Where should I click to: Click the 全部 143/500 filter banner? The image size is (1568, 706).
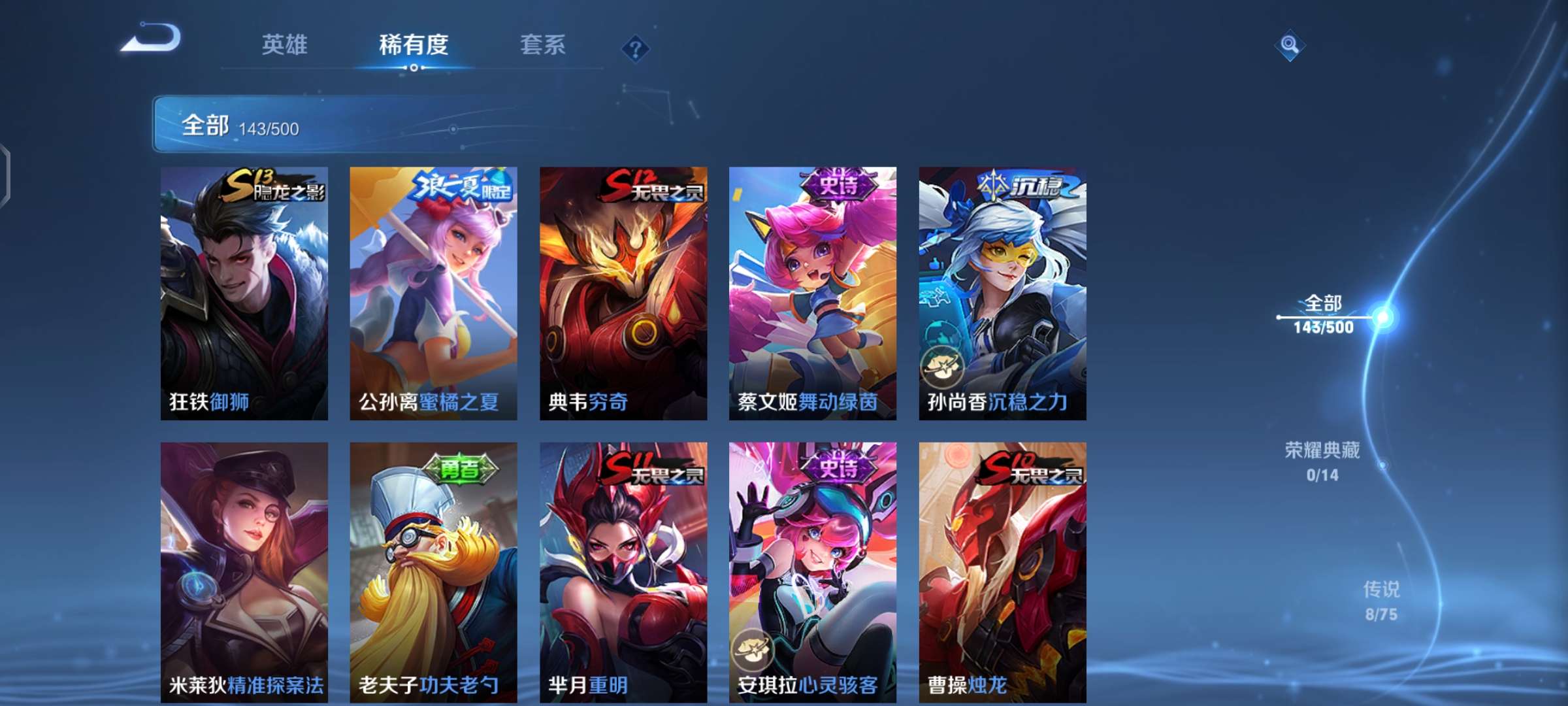[242, 128]
